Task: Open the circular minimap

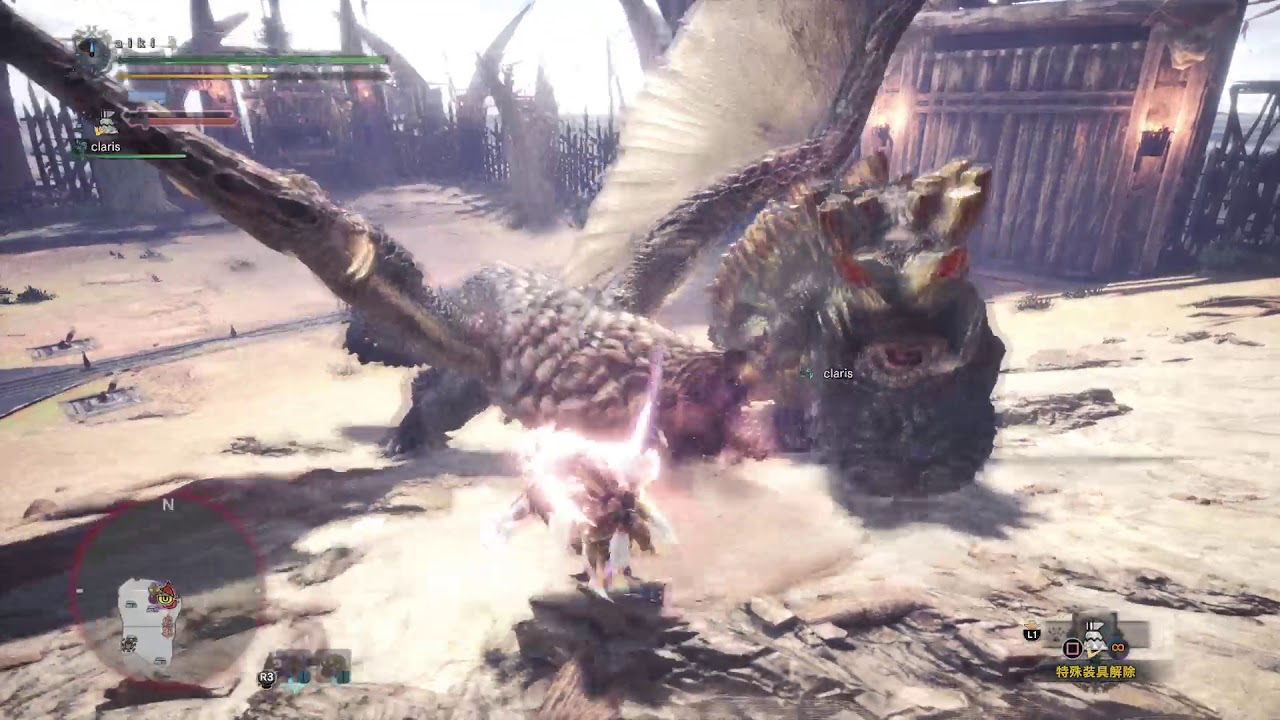Action: pyautogui.click(x=168, y=588)
